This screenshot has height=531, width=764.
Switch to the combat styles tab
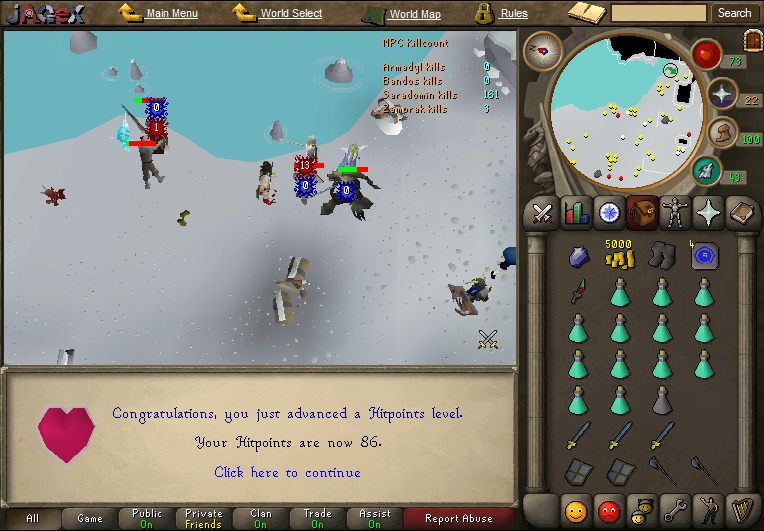tap(543, 212)
